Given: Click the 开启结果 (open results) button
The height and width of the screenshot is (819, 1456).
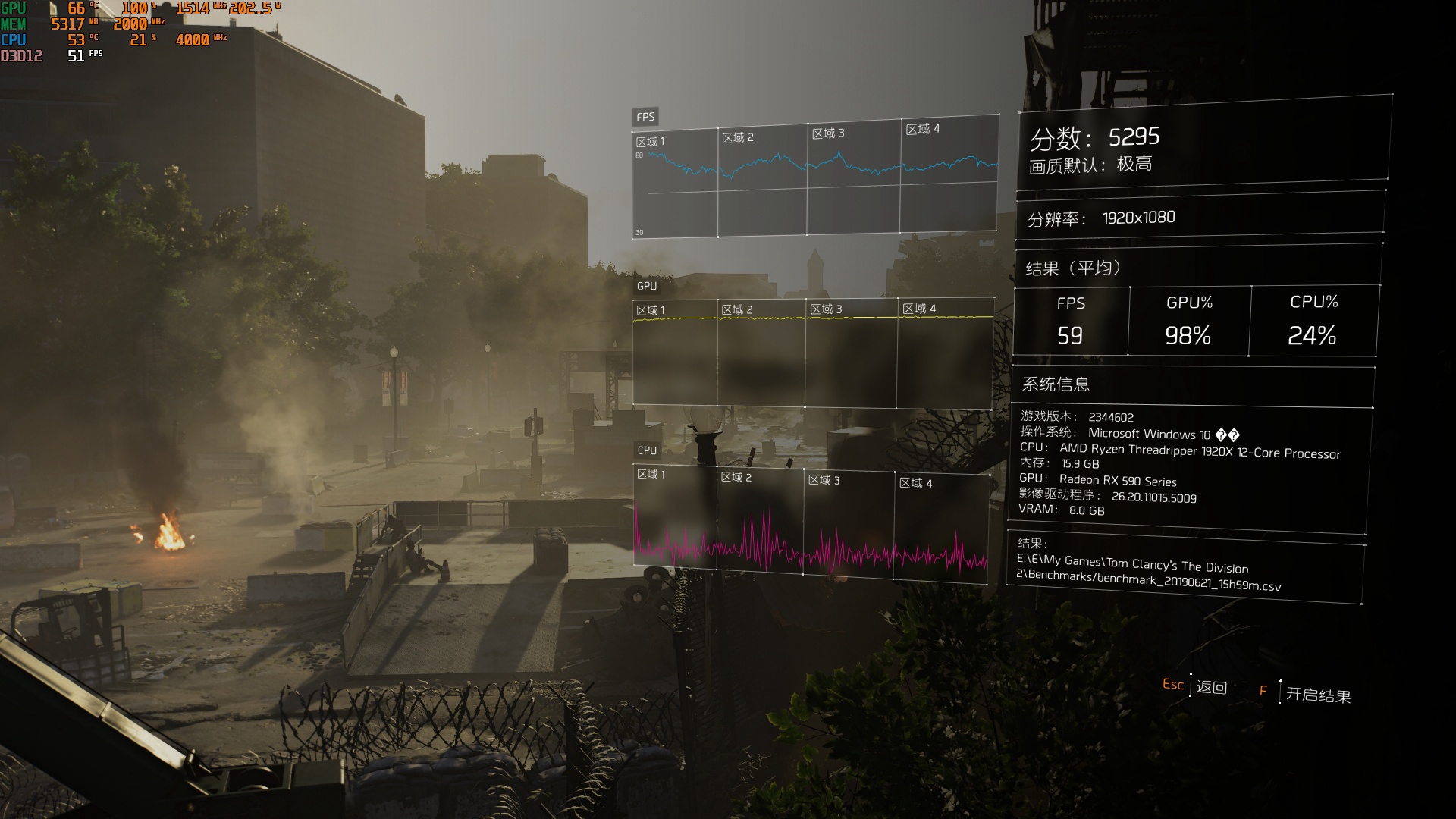Looking at the screenshot, I should tap(1317, 694).
